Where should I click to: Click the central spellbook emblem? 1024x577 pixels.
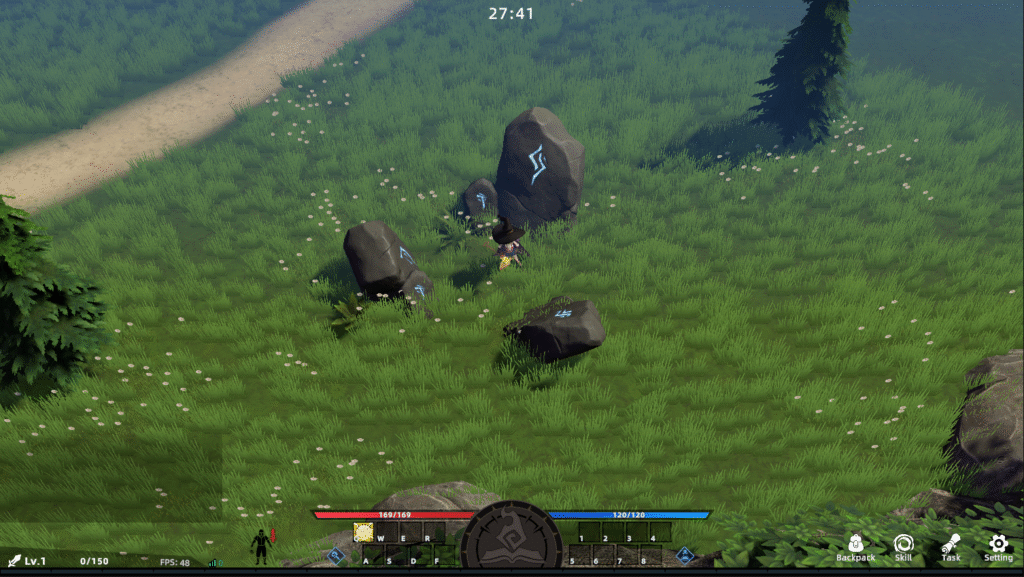(x=511, y=541)
